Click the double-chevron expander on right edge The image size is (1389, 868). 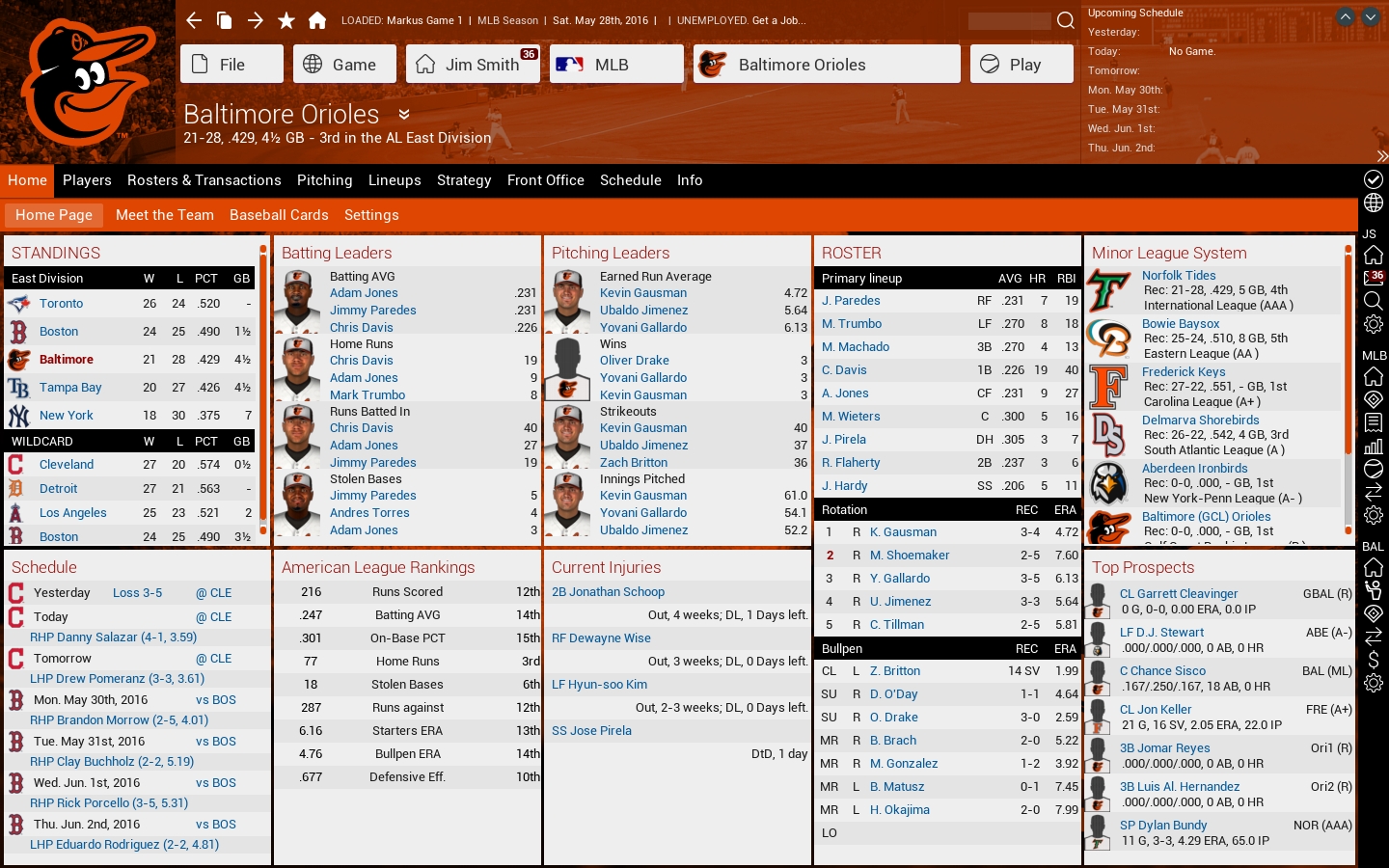(x=1383, y=157)
